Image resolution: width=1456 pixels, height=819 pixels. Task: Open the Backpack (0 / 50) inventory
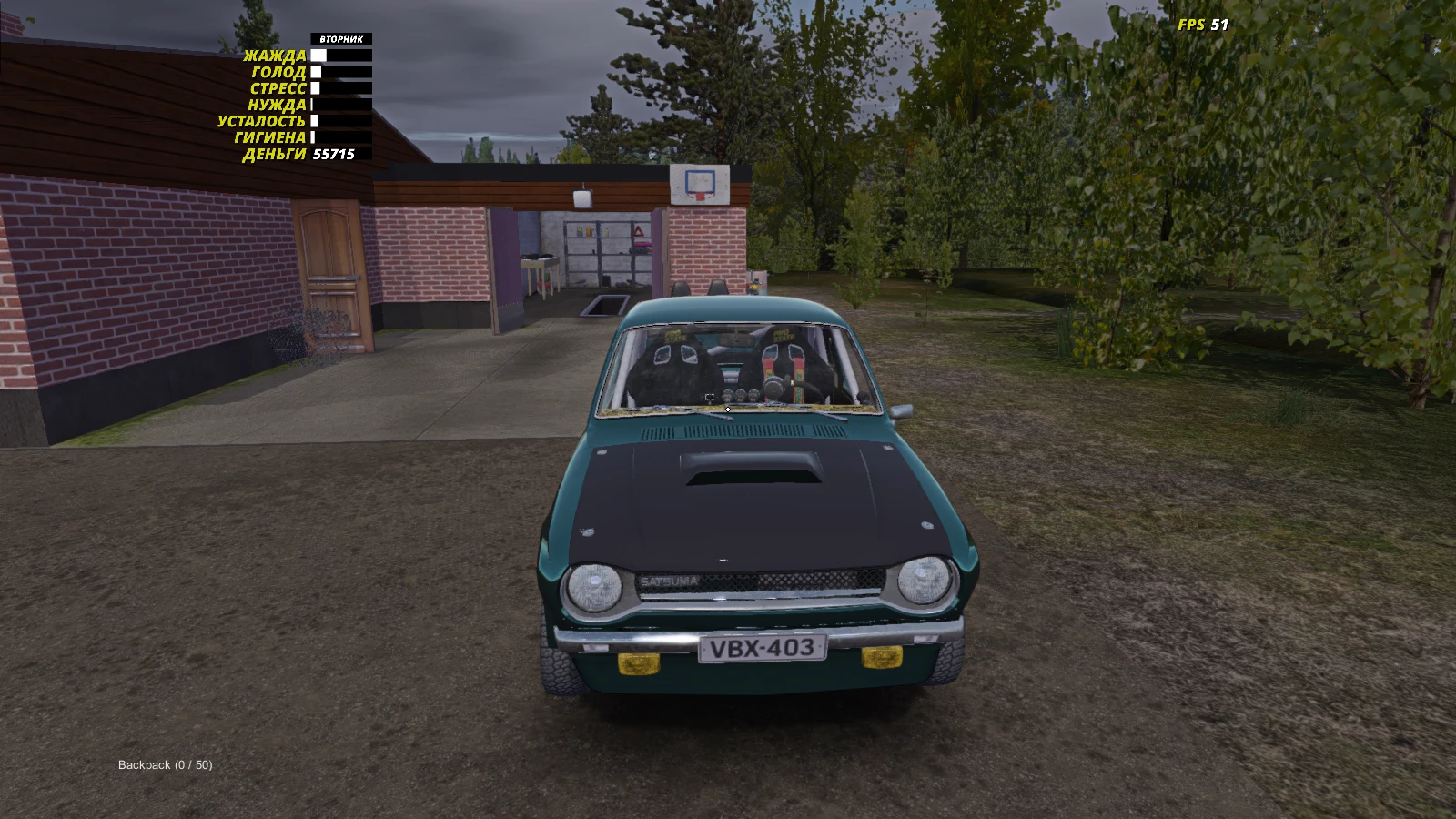(164, 765)
